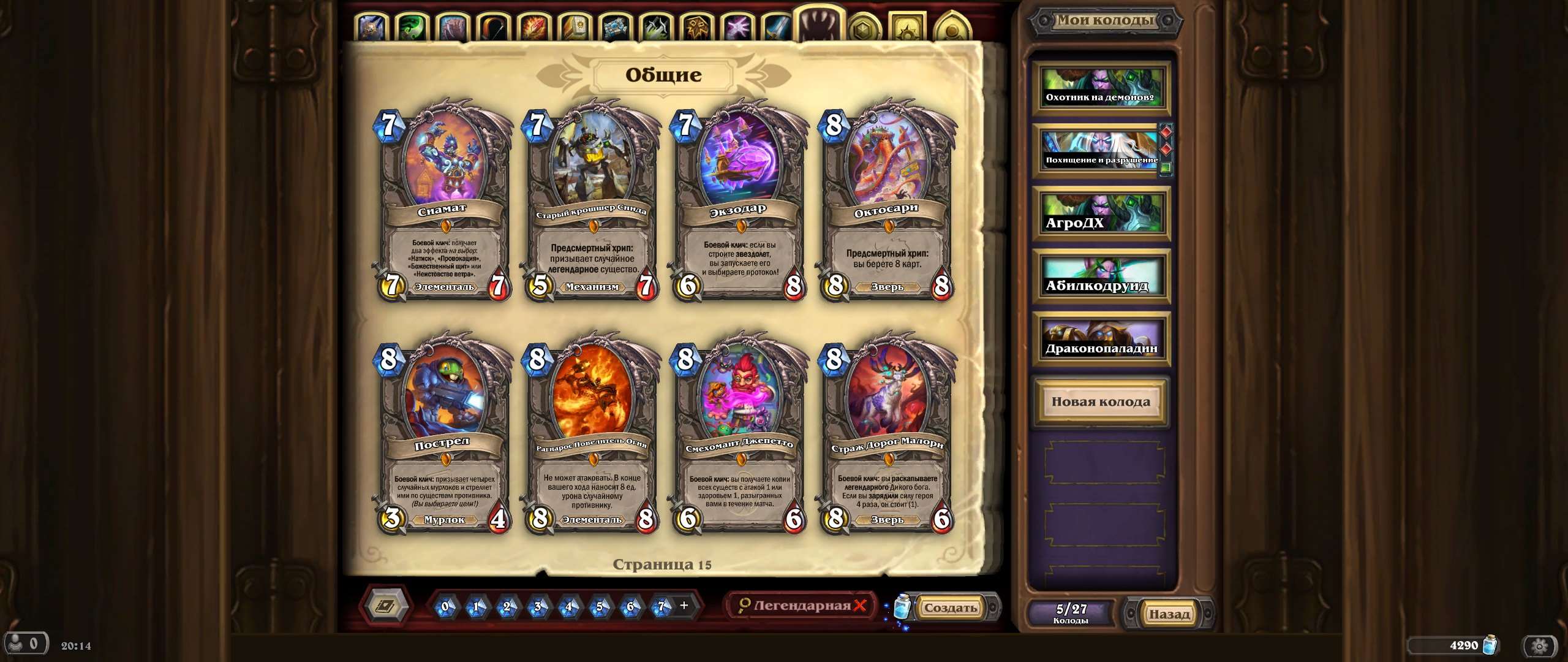Click Новая колода to start a deck
Screen dimensions: 1568x662
point(1101,401)
